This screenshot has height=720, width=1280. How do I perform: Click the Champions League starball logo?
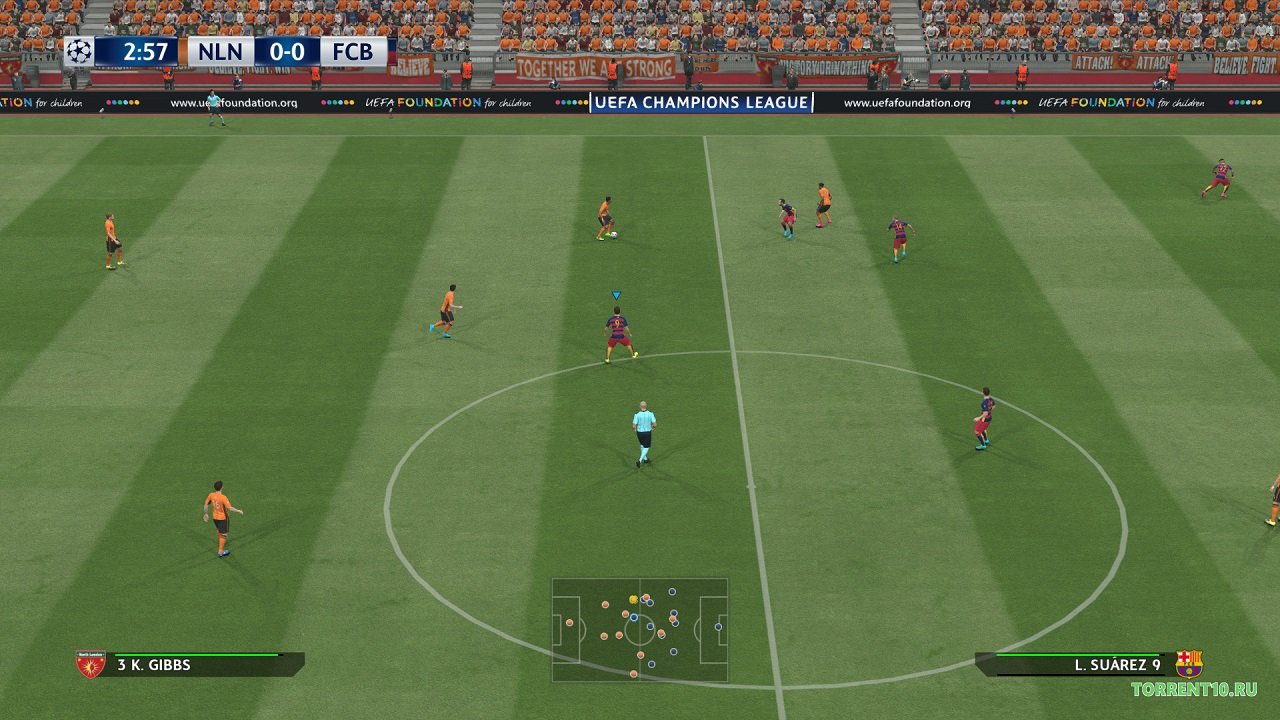tap(79, 52)
